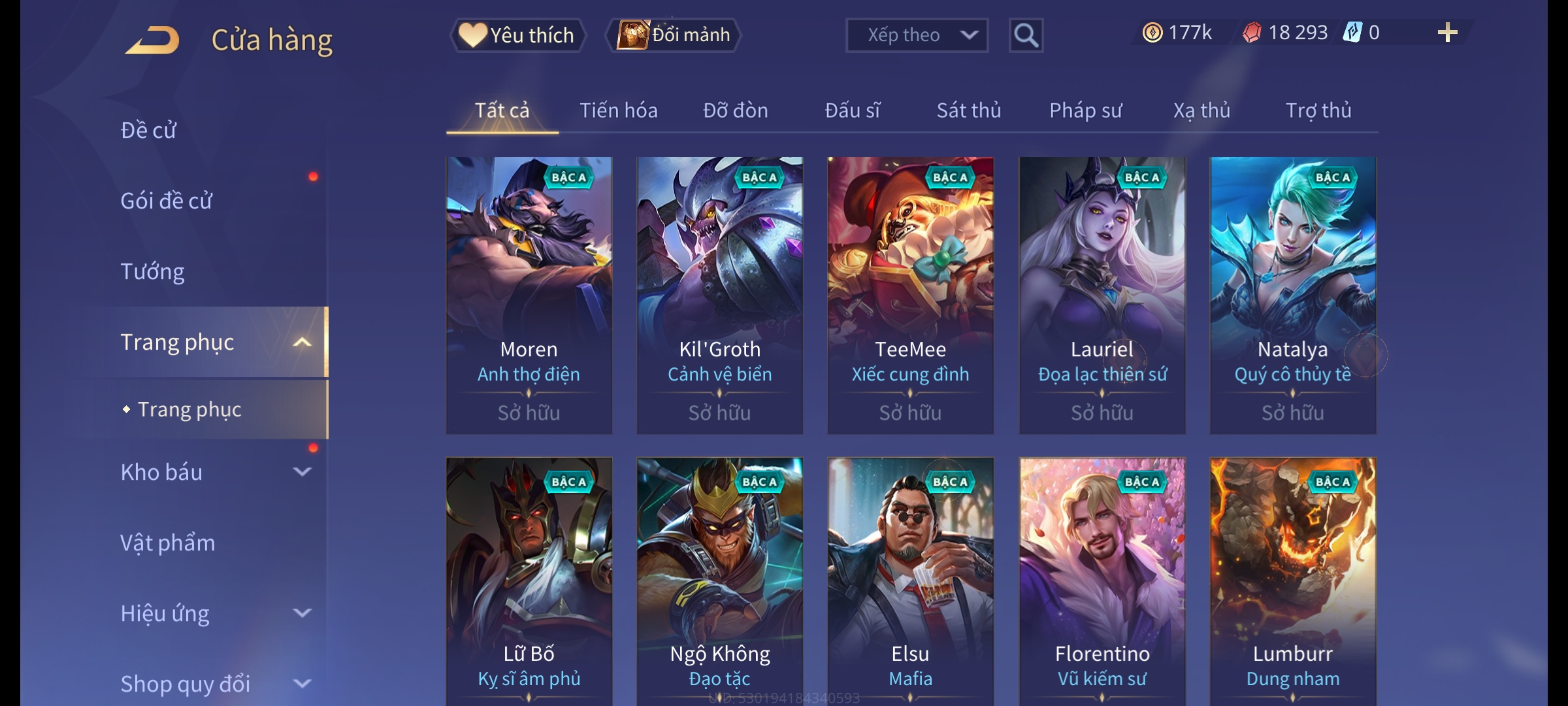This screenshot has height=706, width=1568.
Task: Add currency with the plus button
Action: [1447, 33]
